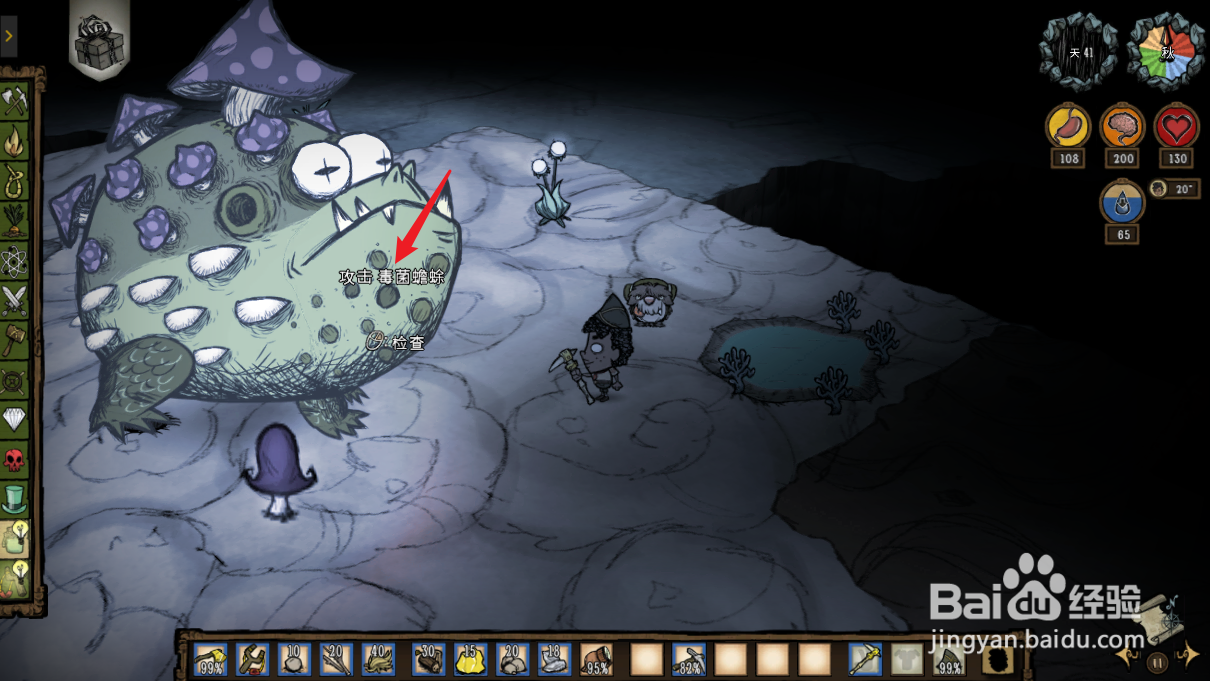Open the crossed swords Fight tab
1210x681 pixels.
tap(14, 299)
